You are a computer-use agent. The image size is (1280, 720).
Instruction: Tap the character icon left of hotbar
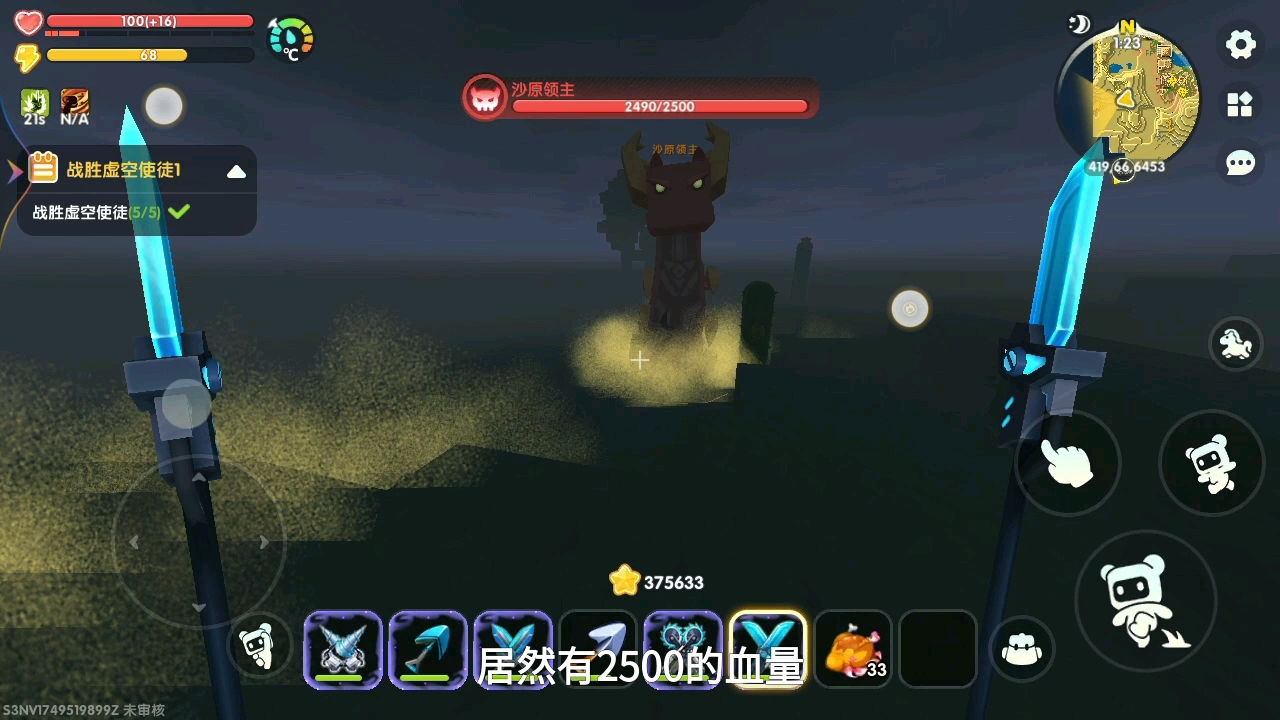(x=260, y=646)
